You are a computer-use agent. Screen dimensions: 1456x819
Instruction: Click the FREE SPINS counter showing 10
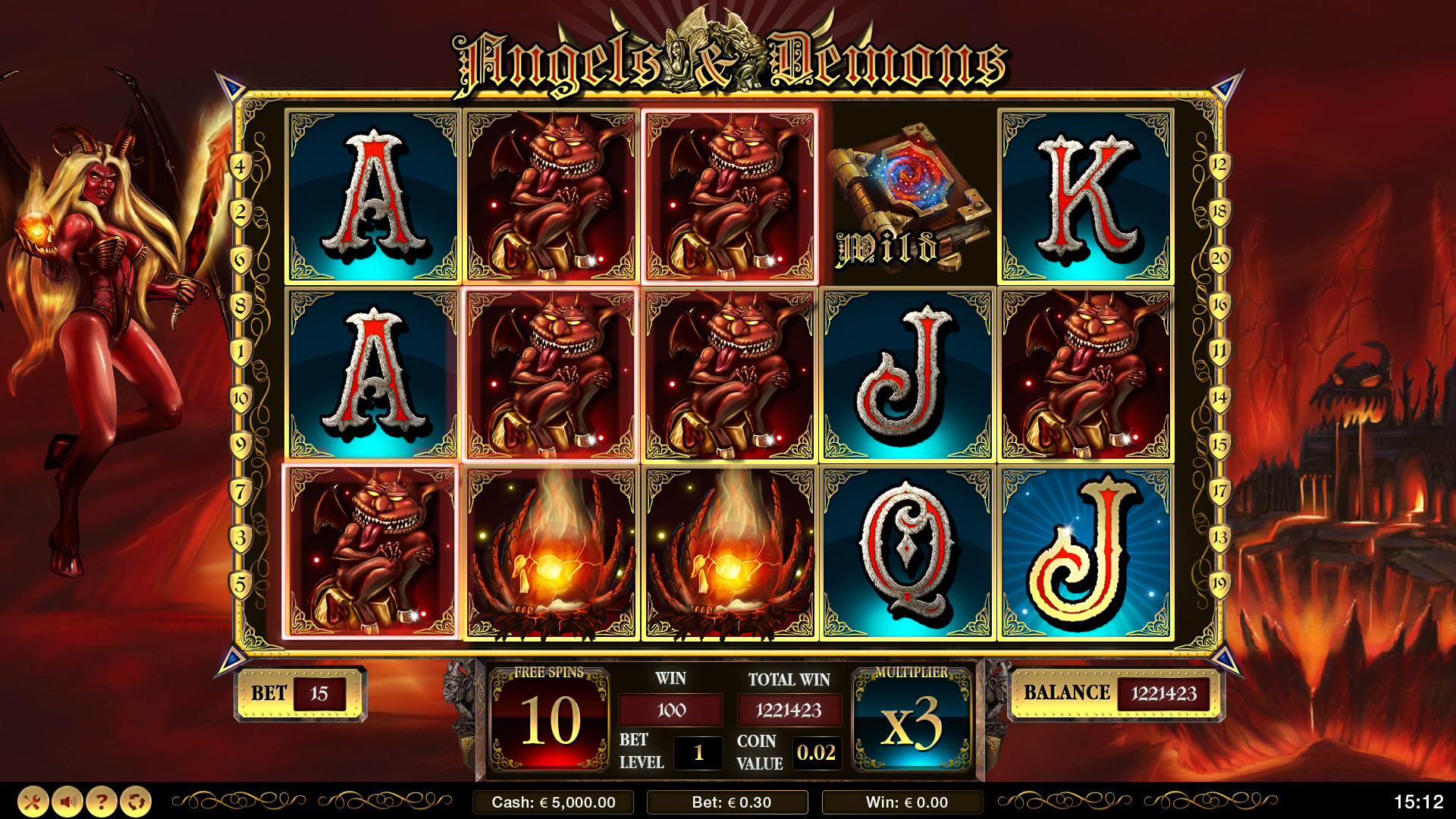coord(549,718)
